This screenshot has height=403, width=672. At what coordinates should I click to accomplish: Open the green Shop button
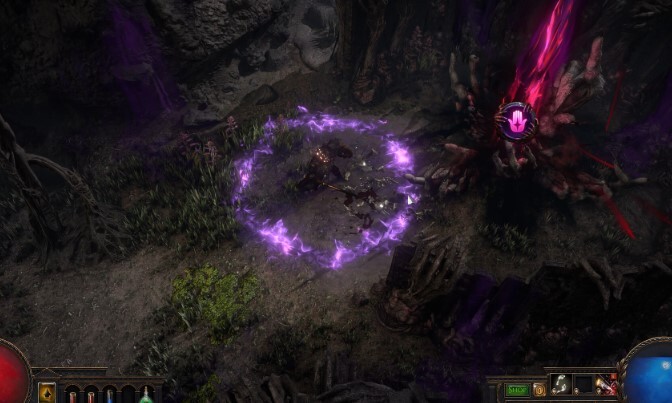(x=516, y=390)
